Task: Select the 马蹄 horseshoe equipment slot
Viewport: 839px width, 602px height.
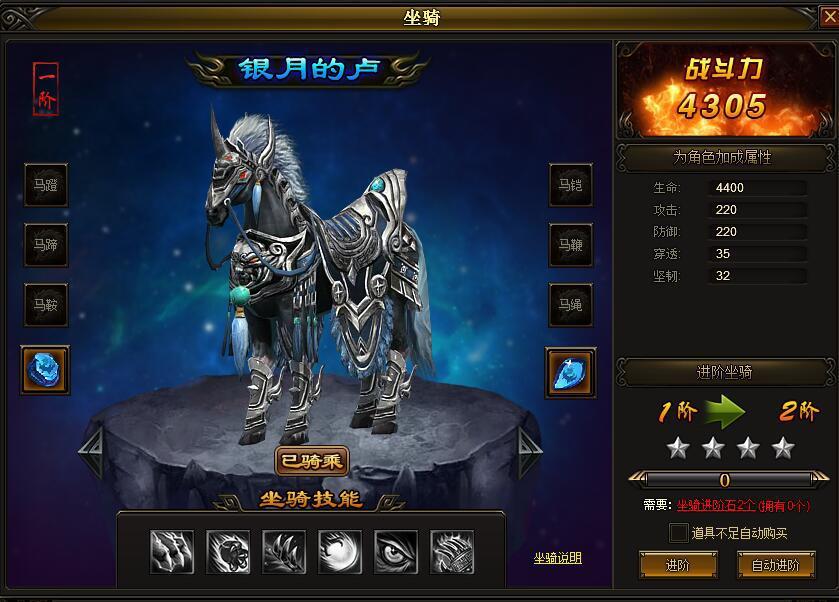Action: pyautogui.click(x=46, y=245)
